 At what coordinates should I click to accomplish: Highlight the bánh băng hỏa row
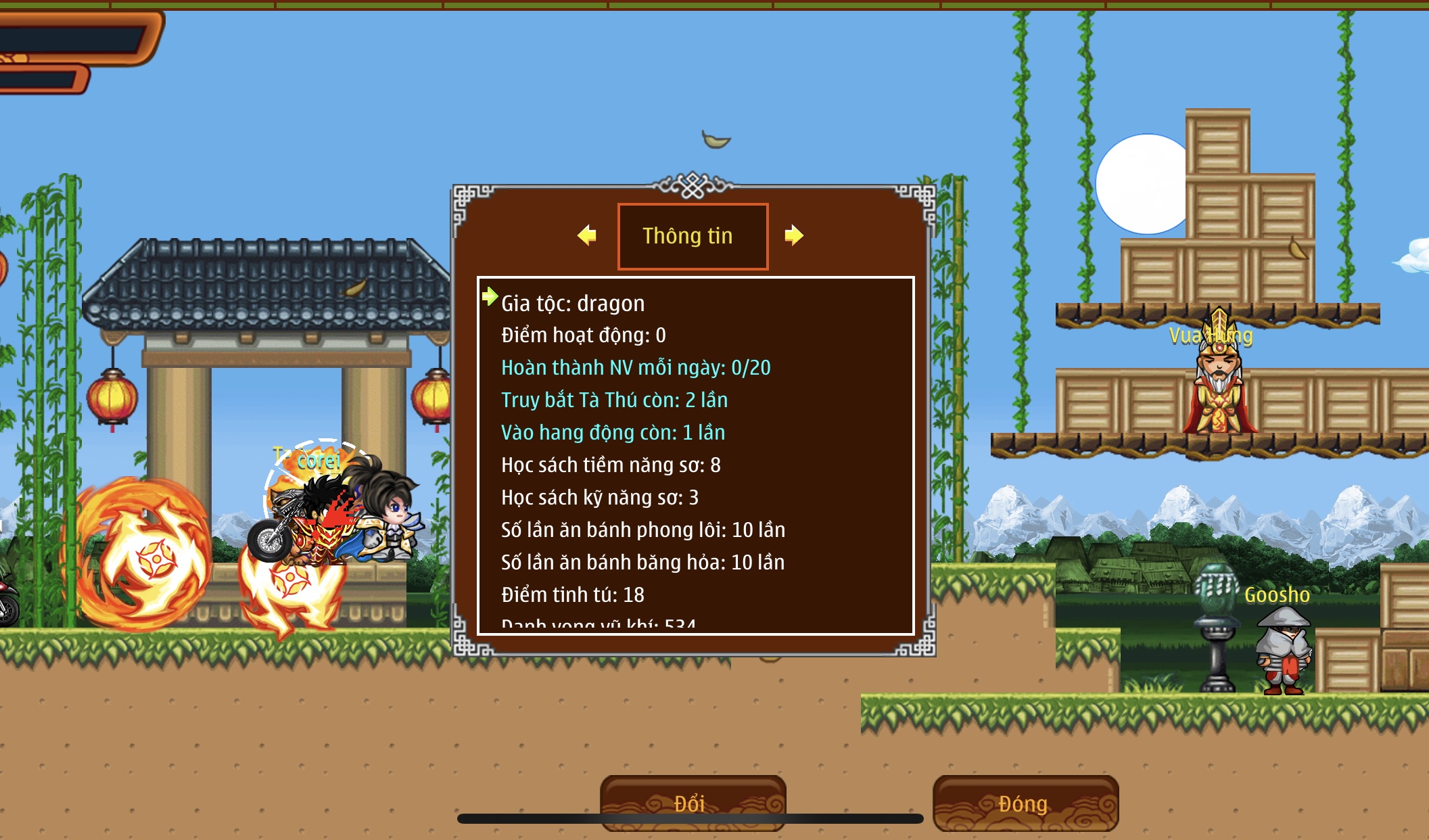click(x=642, y=563)
